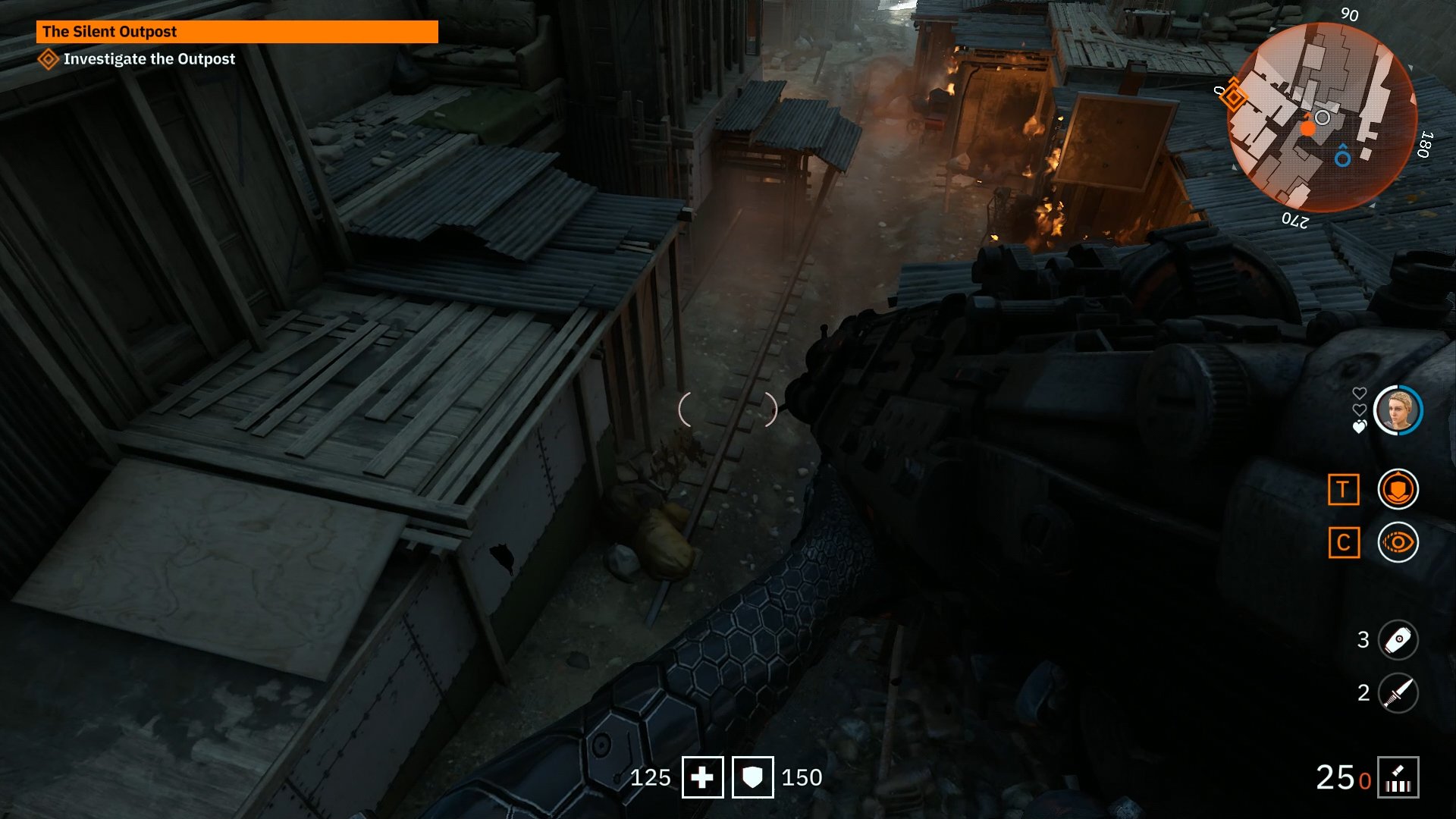The image size is (1456, 819).
Task: Open details on the Investigate the Outpost entry
Action: pyautogui.click(x=149, y=59)
